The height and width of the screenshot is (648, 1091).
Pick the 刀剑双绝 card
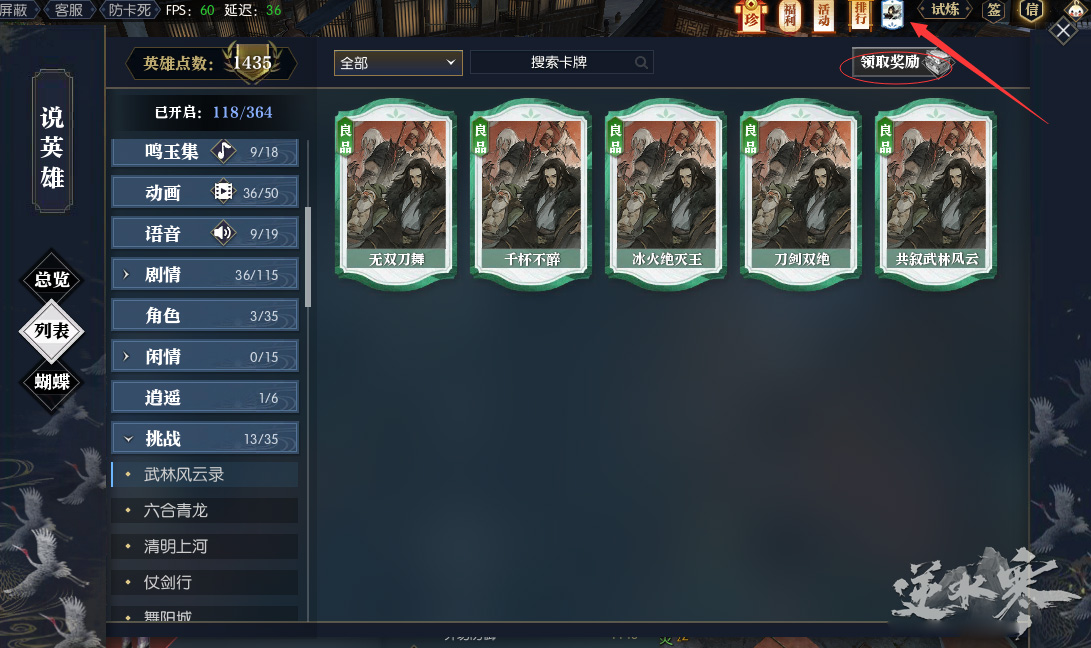[802, 191]
